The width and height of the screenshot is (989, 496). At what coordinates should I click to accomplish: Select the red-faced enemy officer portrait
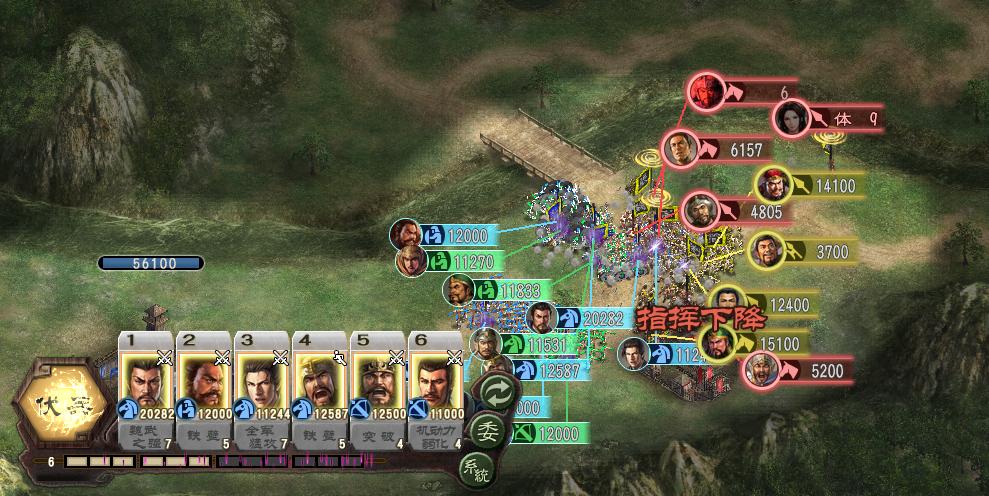pyautogui.click(x=705, y=90)
